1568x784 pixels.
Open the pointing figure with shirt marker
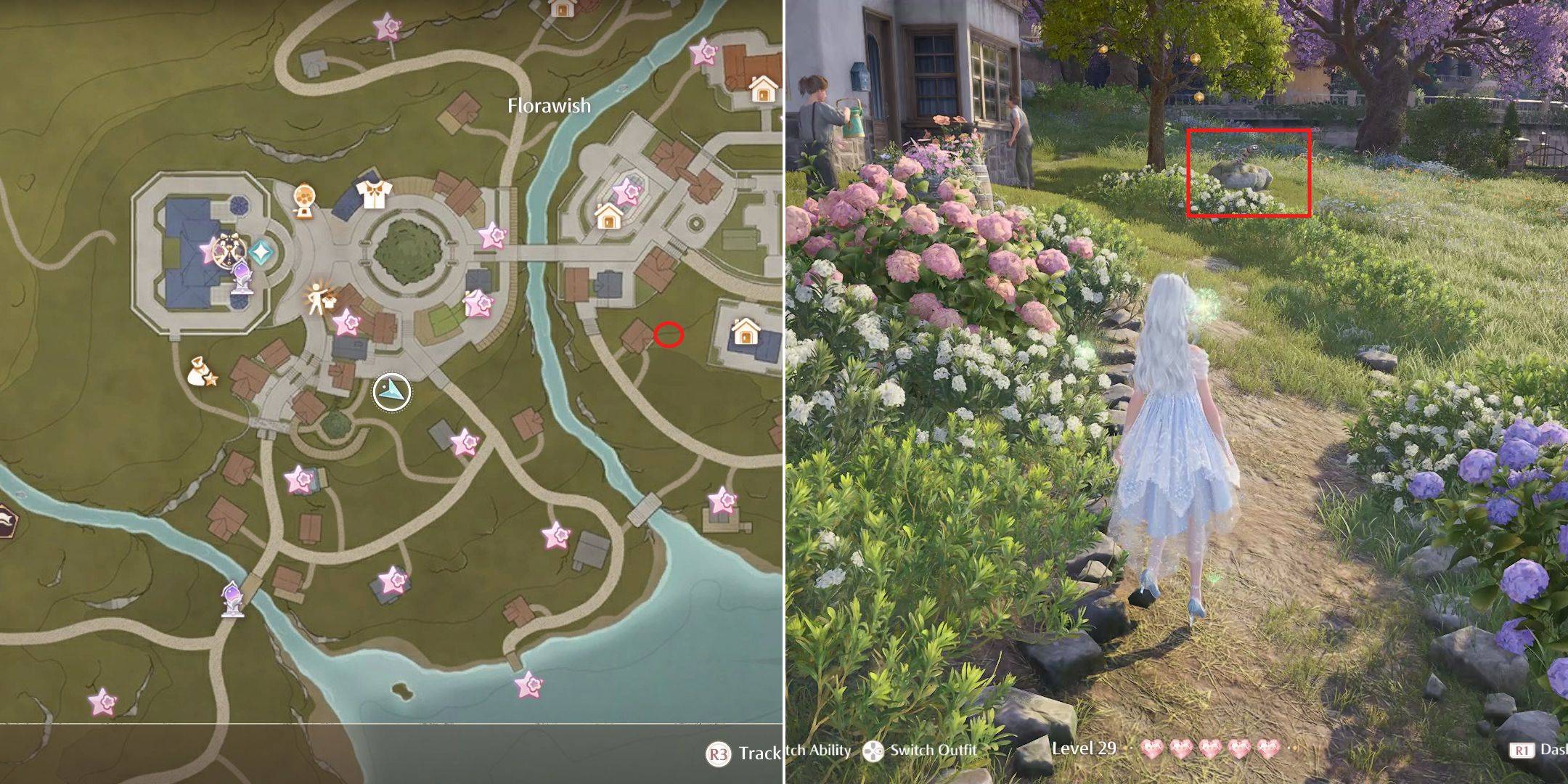[319, 298]
